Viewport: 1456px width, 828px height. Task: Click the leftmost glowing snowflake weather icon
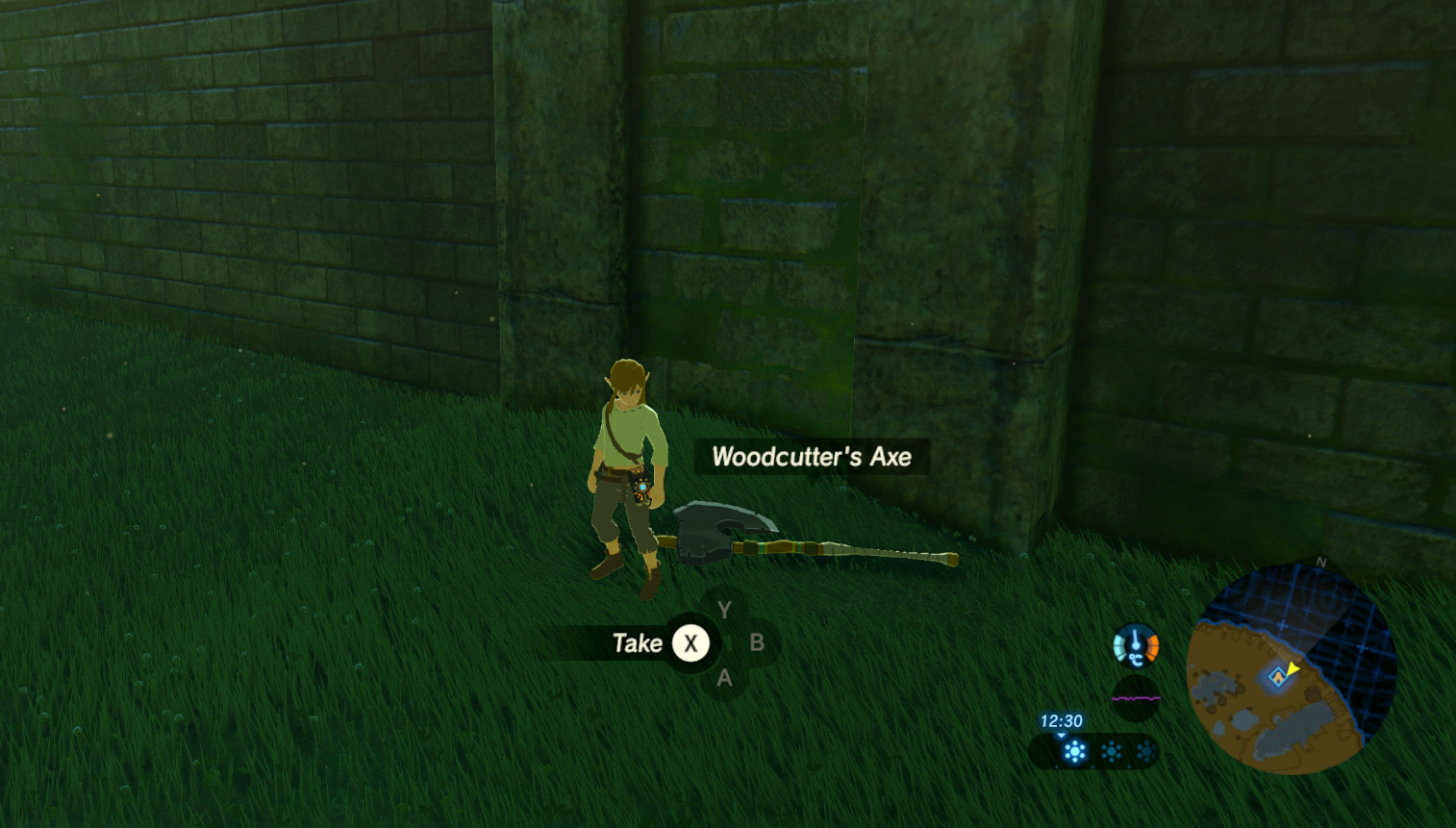[1073, 750]
